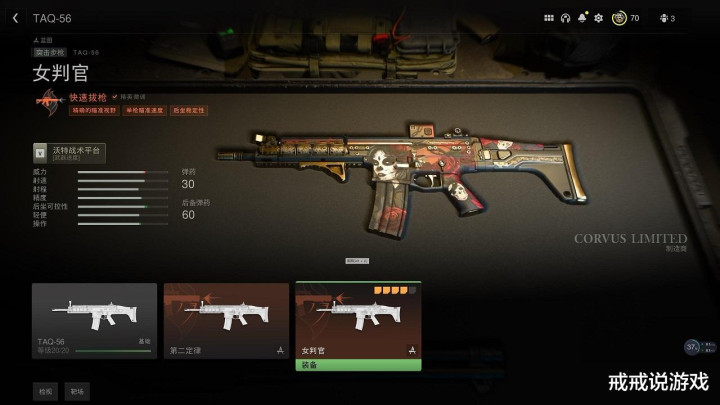Open the 靶场 firing range button
This screenshot has width=720, height=405.
(x=77, y=391)
